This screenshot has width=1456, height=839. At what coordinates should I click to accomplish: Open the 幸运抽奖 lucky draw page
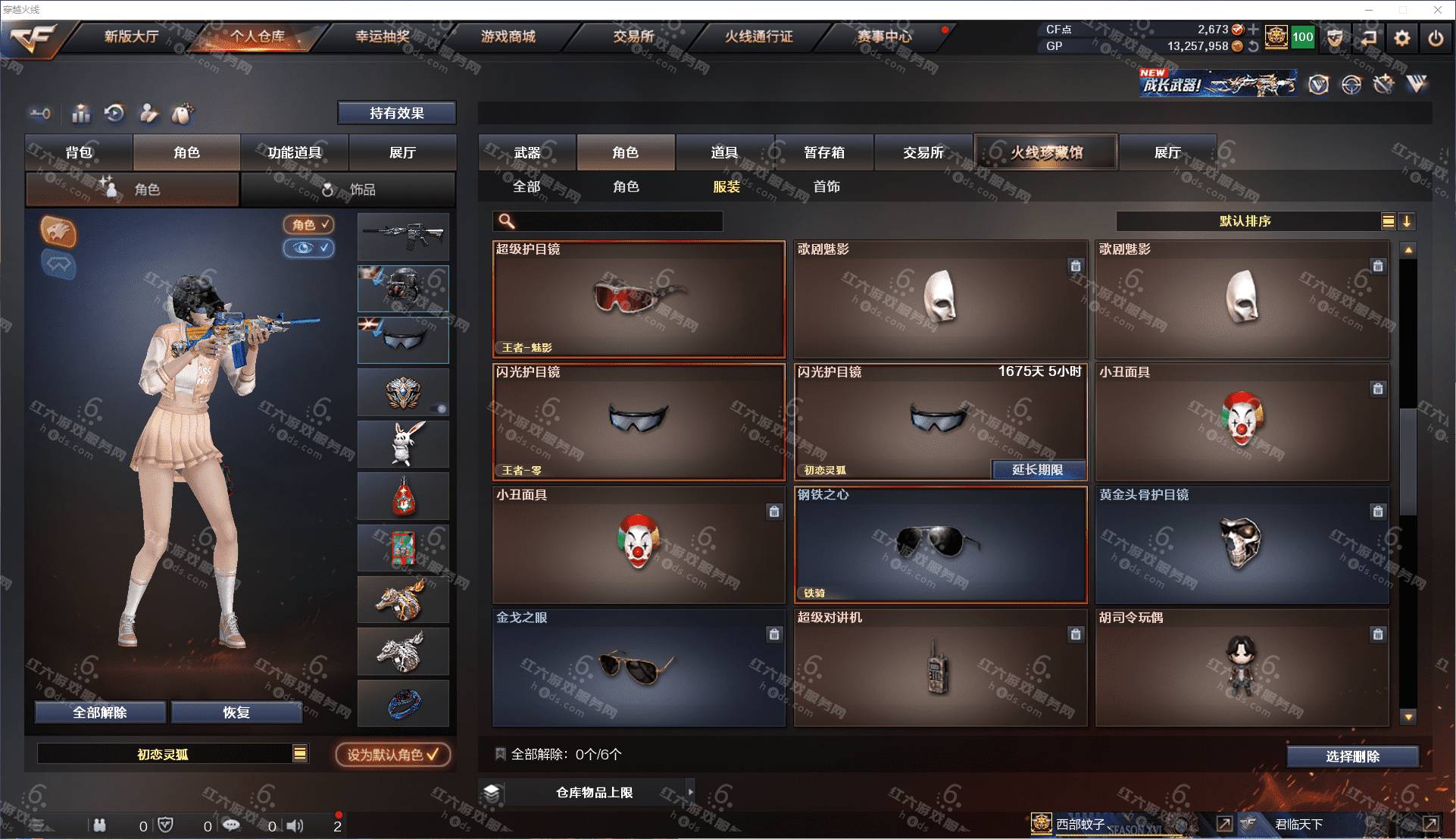(383, 36)
